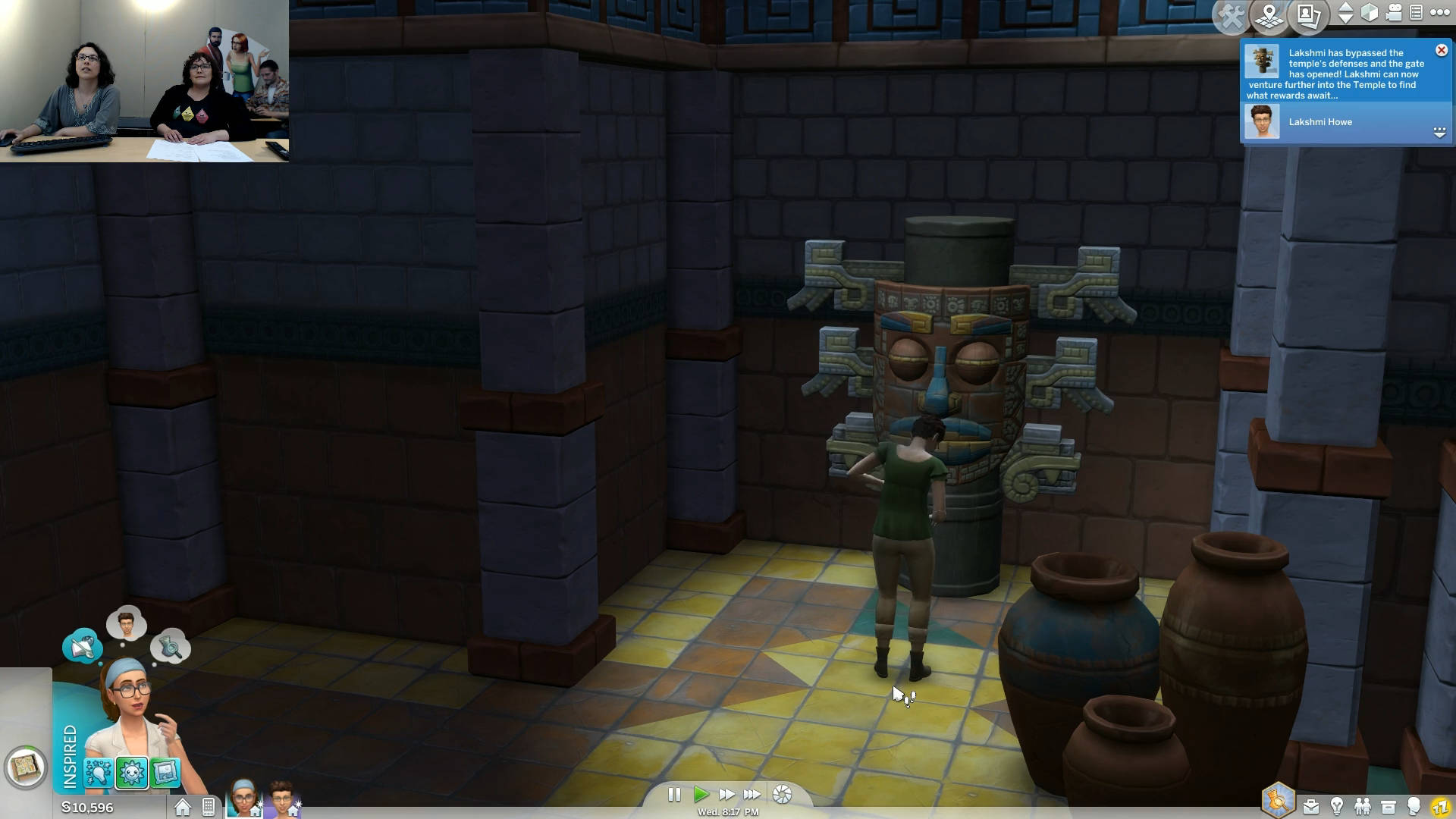Set game speed to normal play
This screenshot has width=1456, height=819.
[701, 795]
